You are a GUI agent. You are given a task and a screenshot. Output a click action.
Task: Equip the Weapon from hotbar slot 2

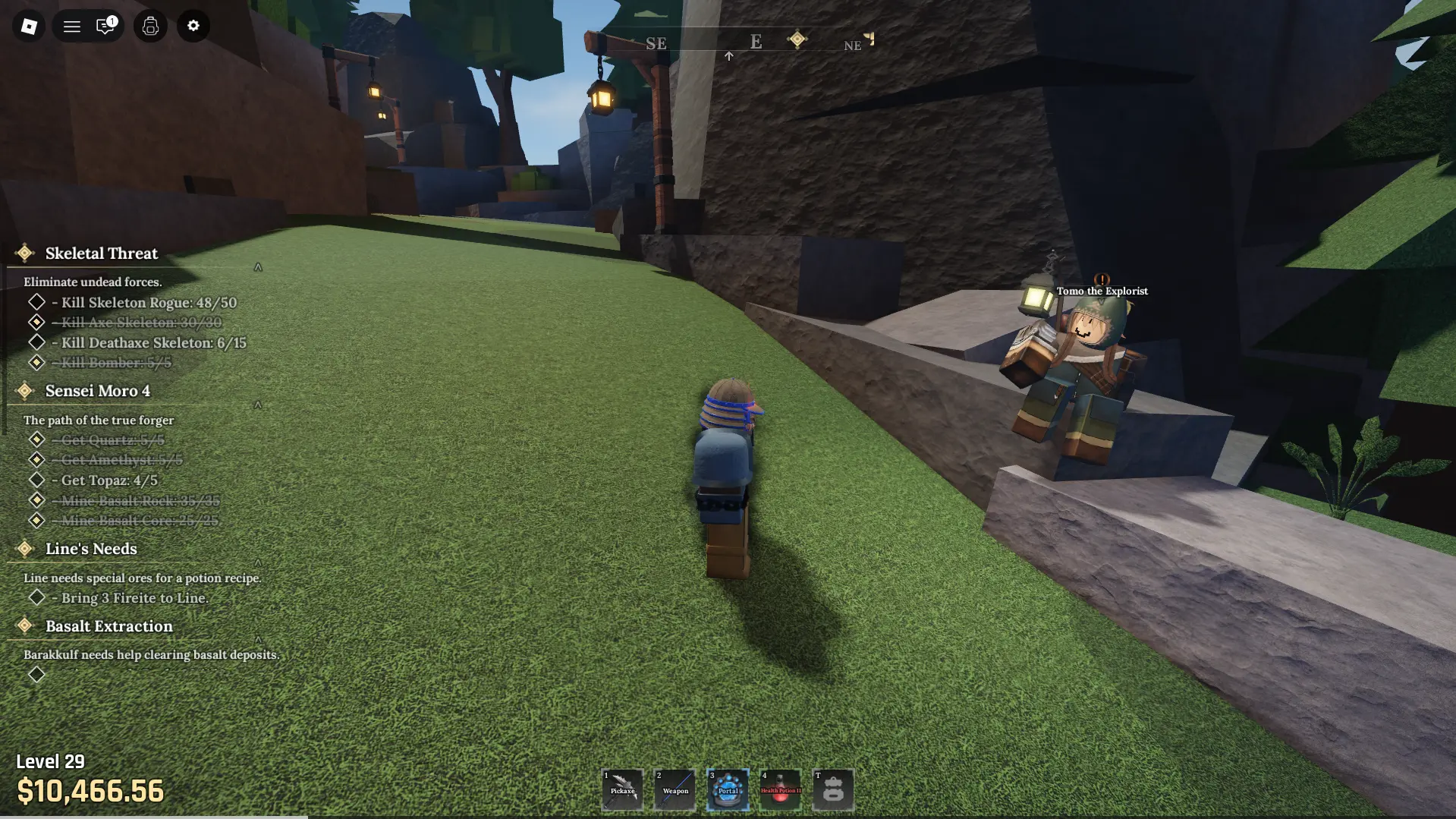point(675,789)
